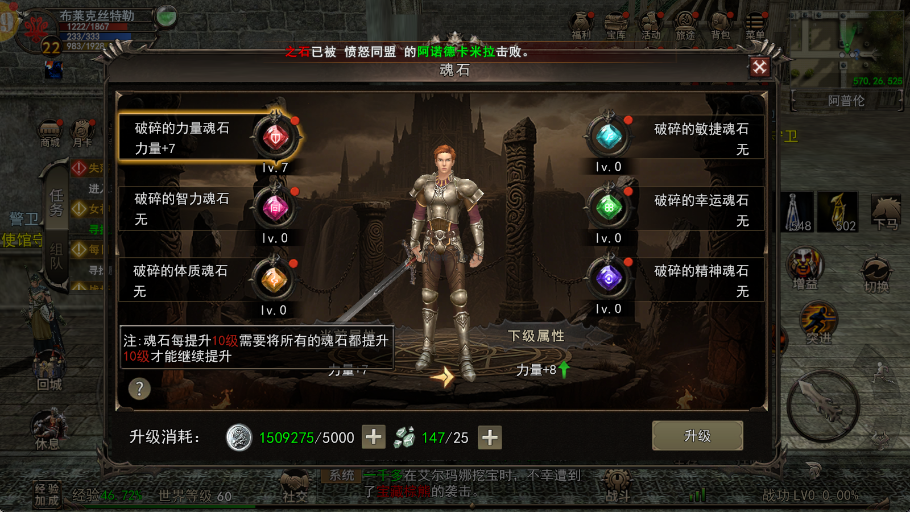This screenshot has width=910, height=512.
Task: Add more soul crystals with plus button
Action: coord(490,437)
